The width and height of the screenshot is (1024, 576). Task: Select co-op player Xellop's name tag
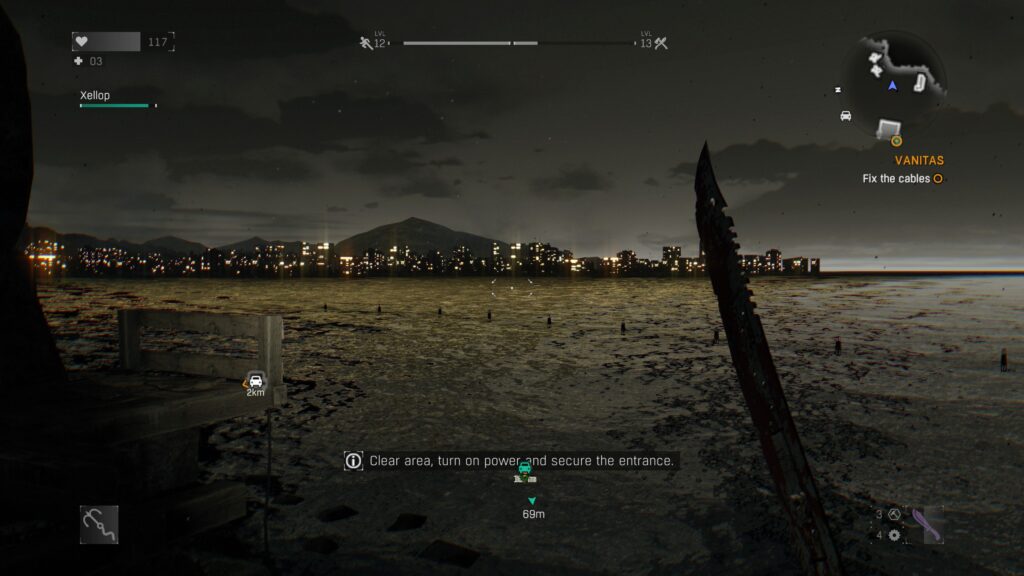click(x=96, y=96)
